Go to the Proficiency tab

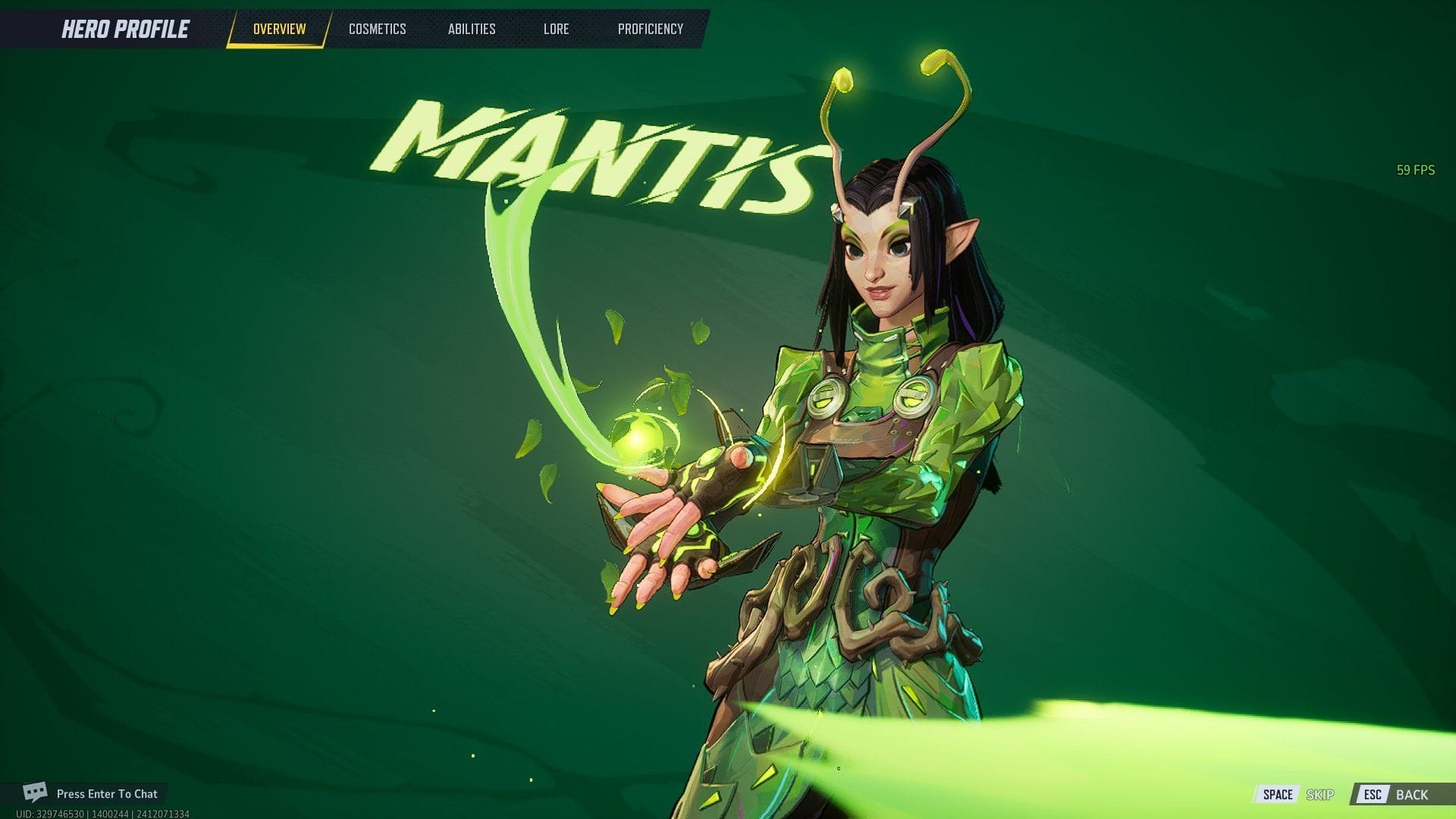point(650,29)
